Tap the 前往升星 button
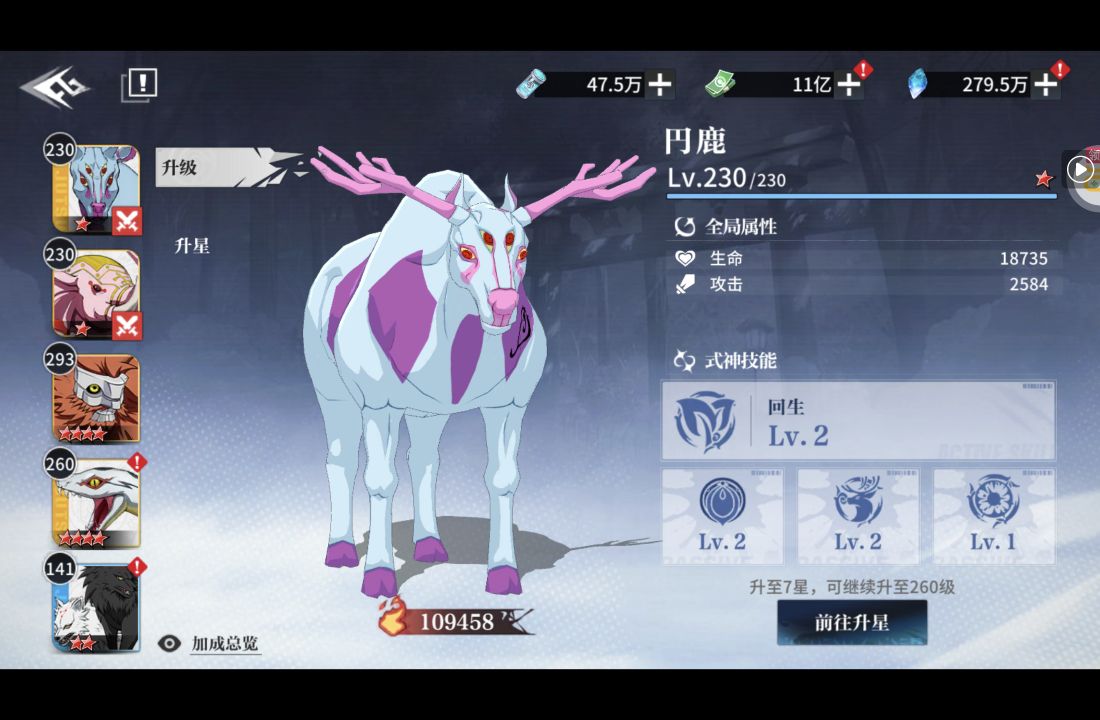Screen dimensions: 1100x720 [852, 623]
